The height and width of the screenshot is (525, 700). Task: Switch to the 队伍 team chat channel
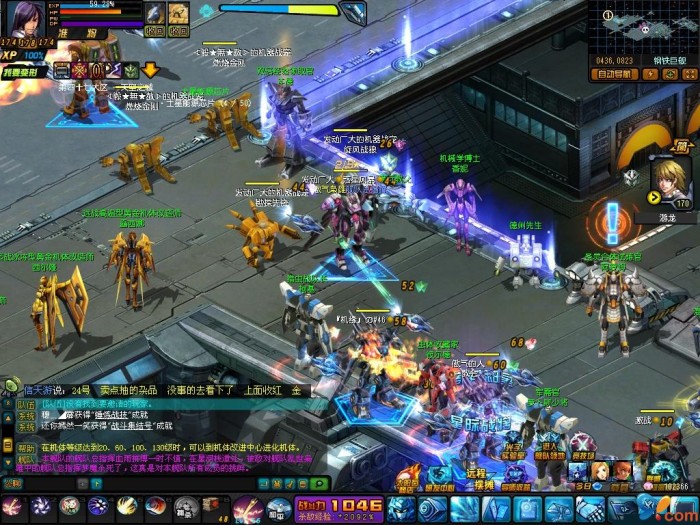[x=26, y=406]
